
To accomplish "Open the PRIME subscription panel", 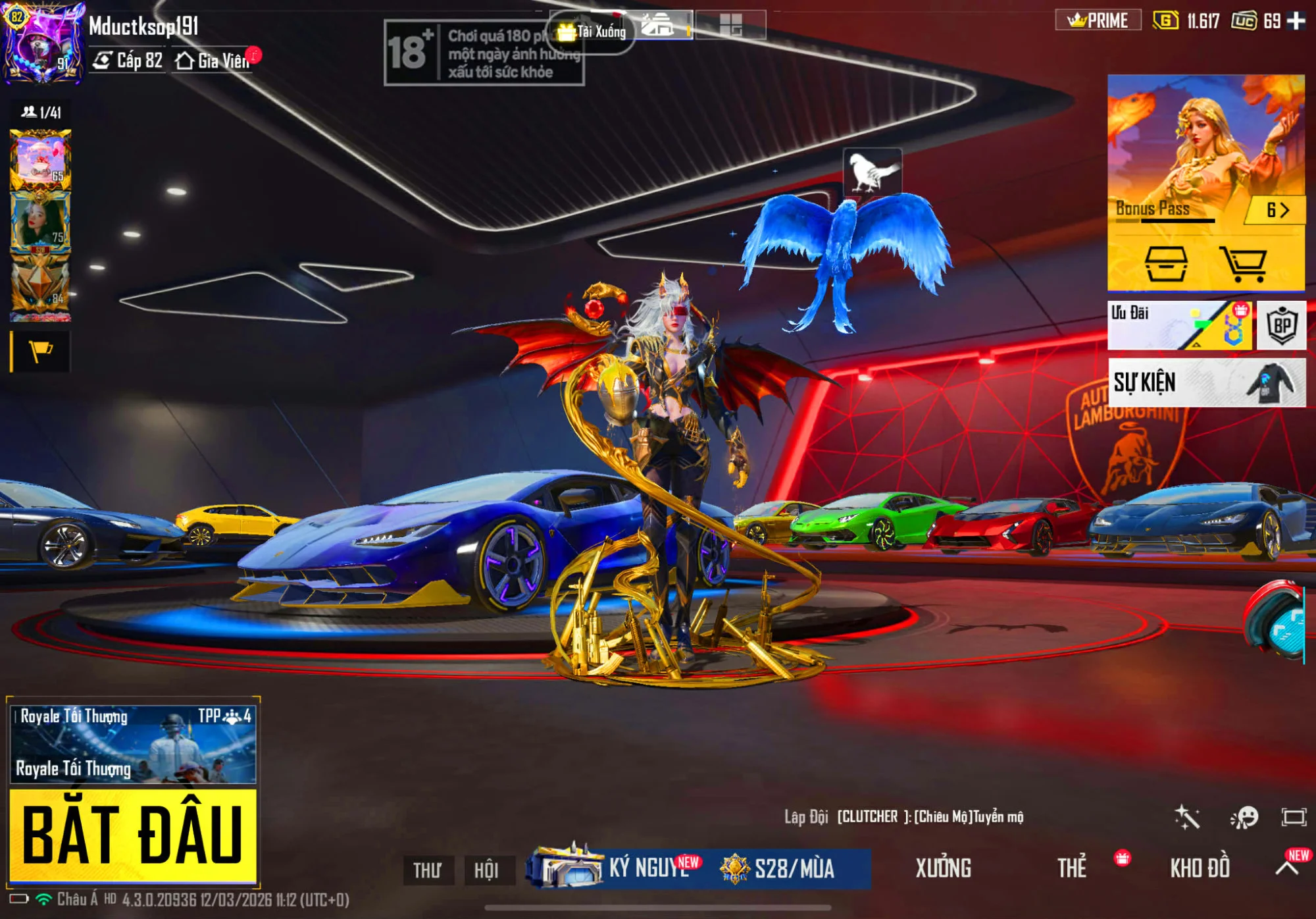I will click(1098, 21).
